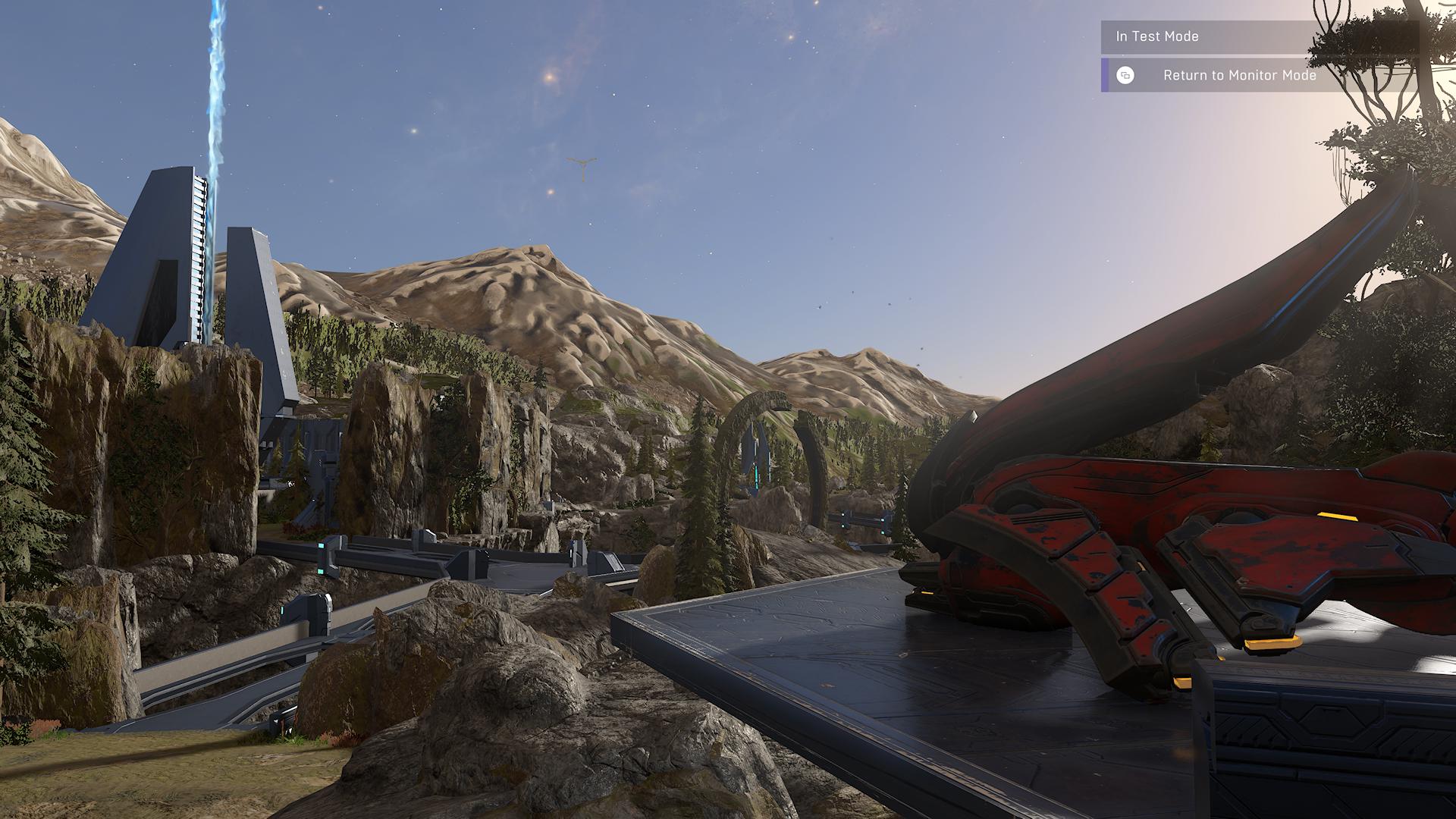Return to Monitor Mode
This screenshot has width=1456, height=819.
coord(1238,75)
